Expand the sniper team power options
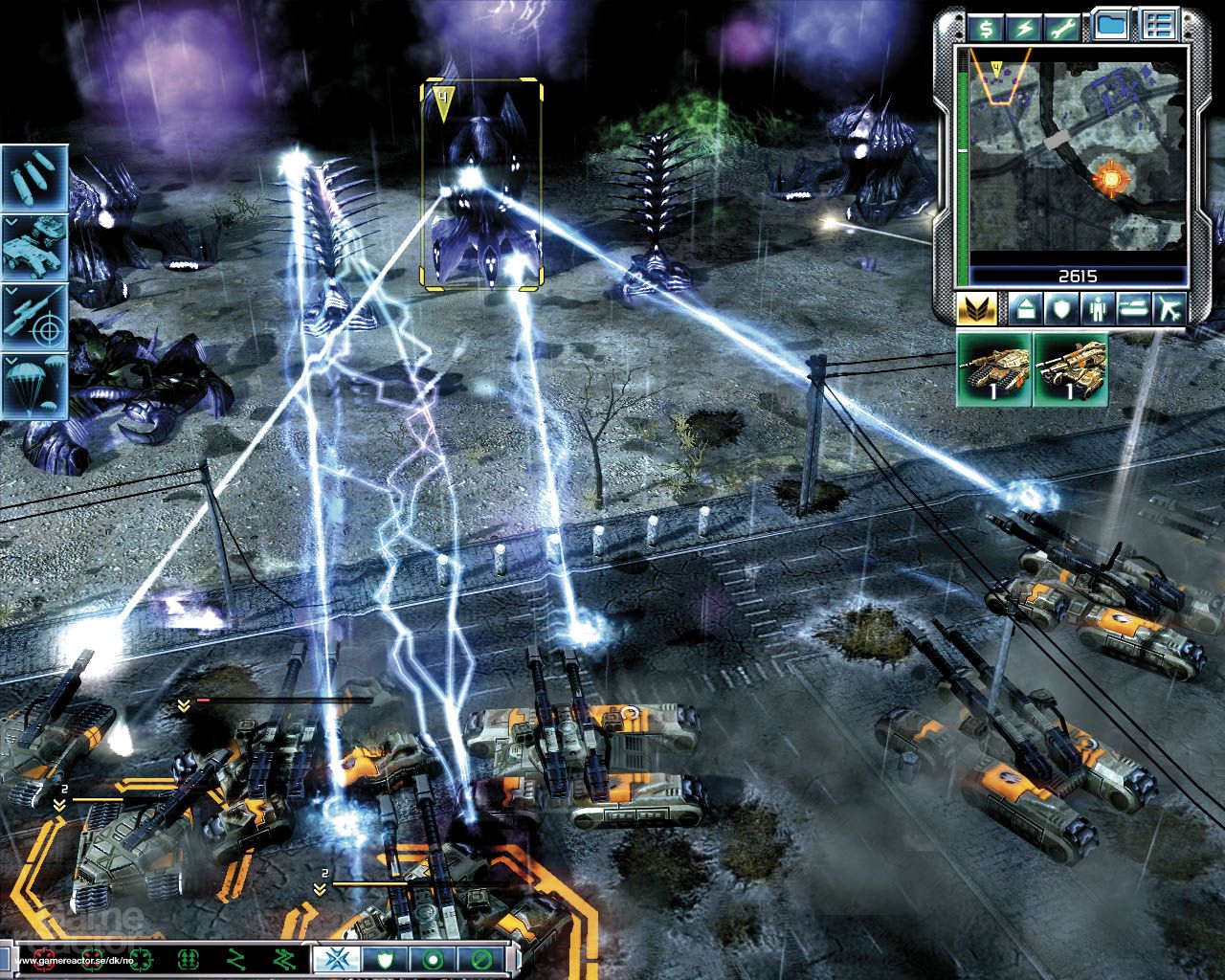1225x980 pixels. (x=11, y=292)
